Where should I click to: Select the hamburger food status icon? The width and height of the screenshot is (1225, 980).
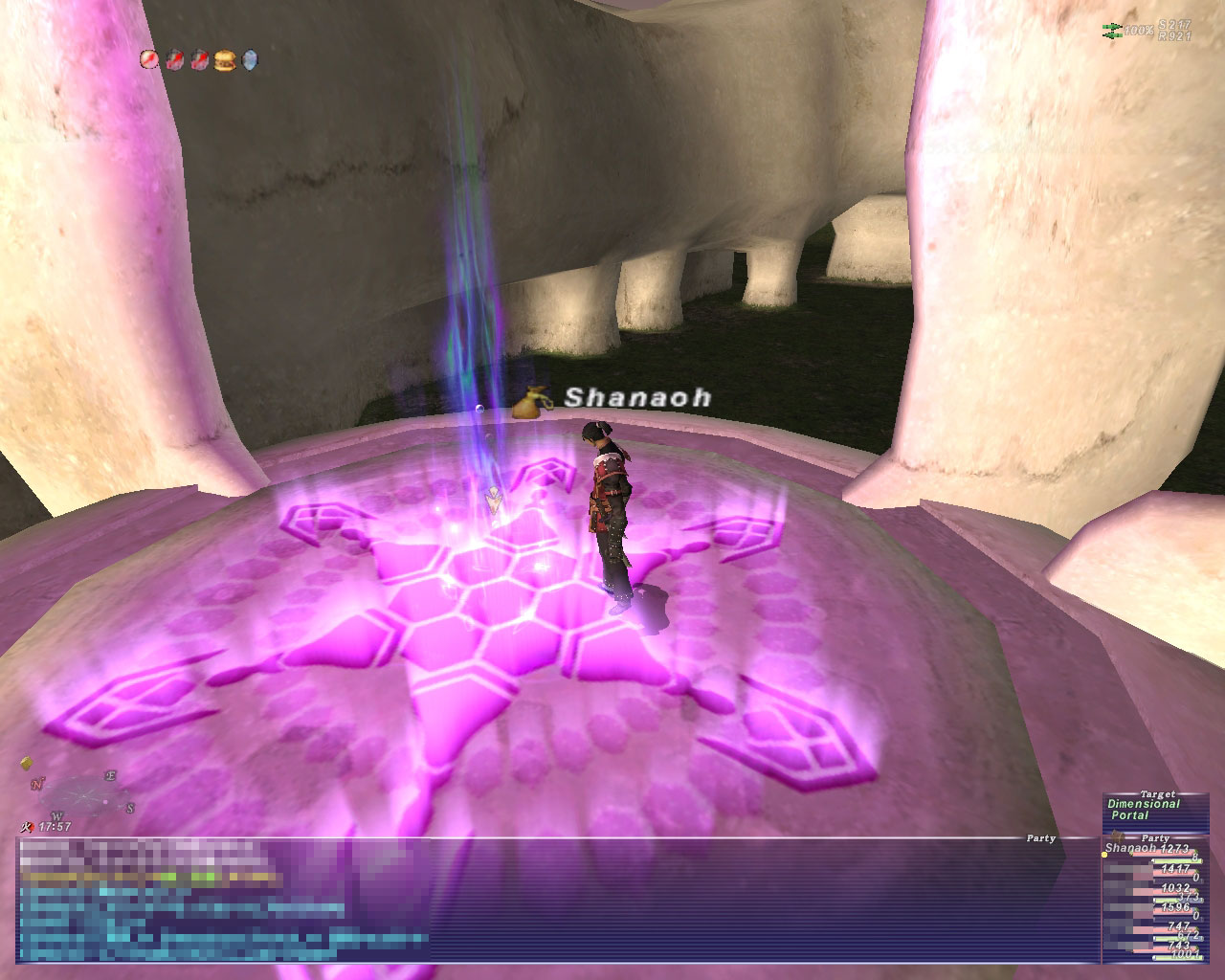(x=225, y=60)
